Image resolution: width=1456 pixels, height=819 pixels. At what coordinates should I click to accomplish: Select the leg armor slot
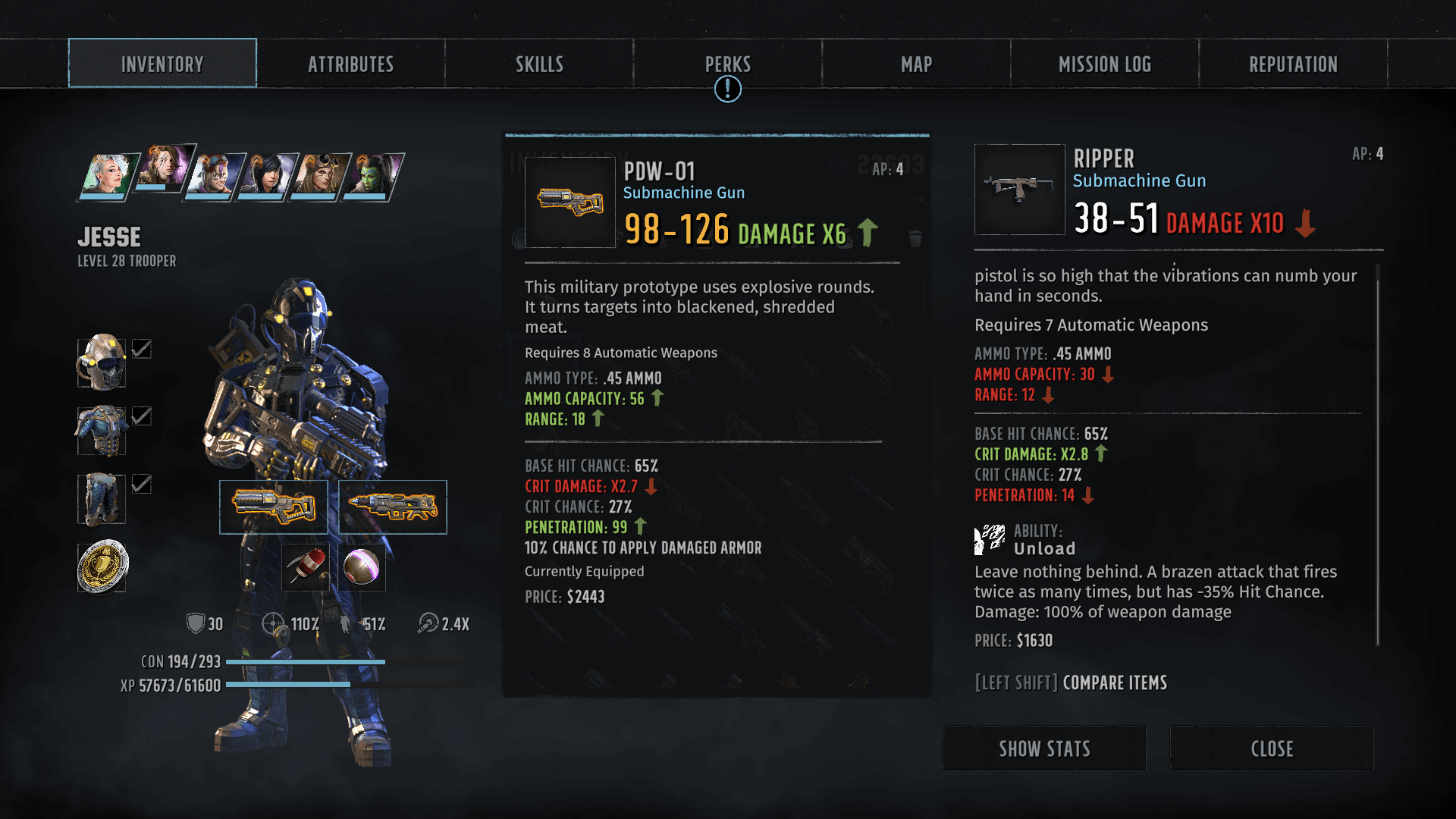[102, 498]
